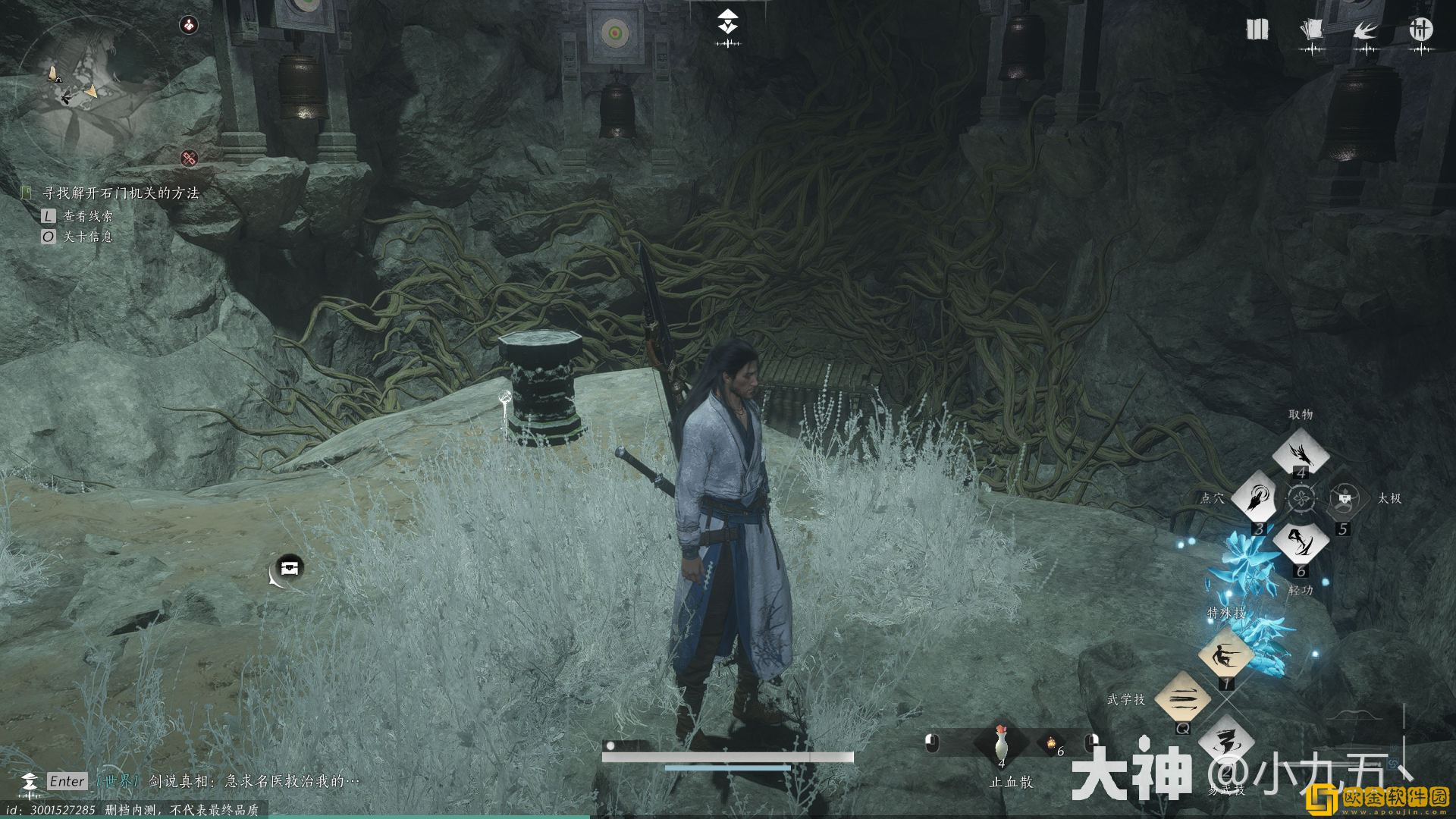Image resolution: width=1456 pixels, height=819 pixels.
Task: Open the stacked cards menu icon
Action: click(x=1311, y=30)
